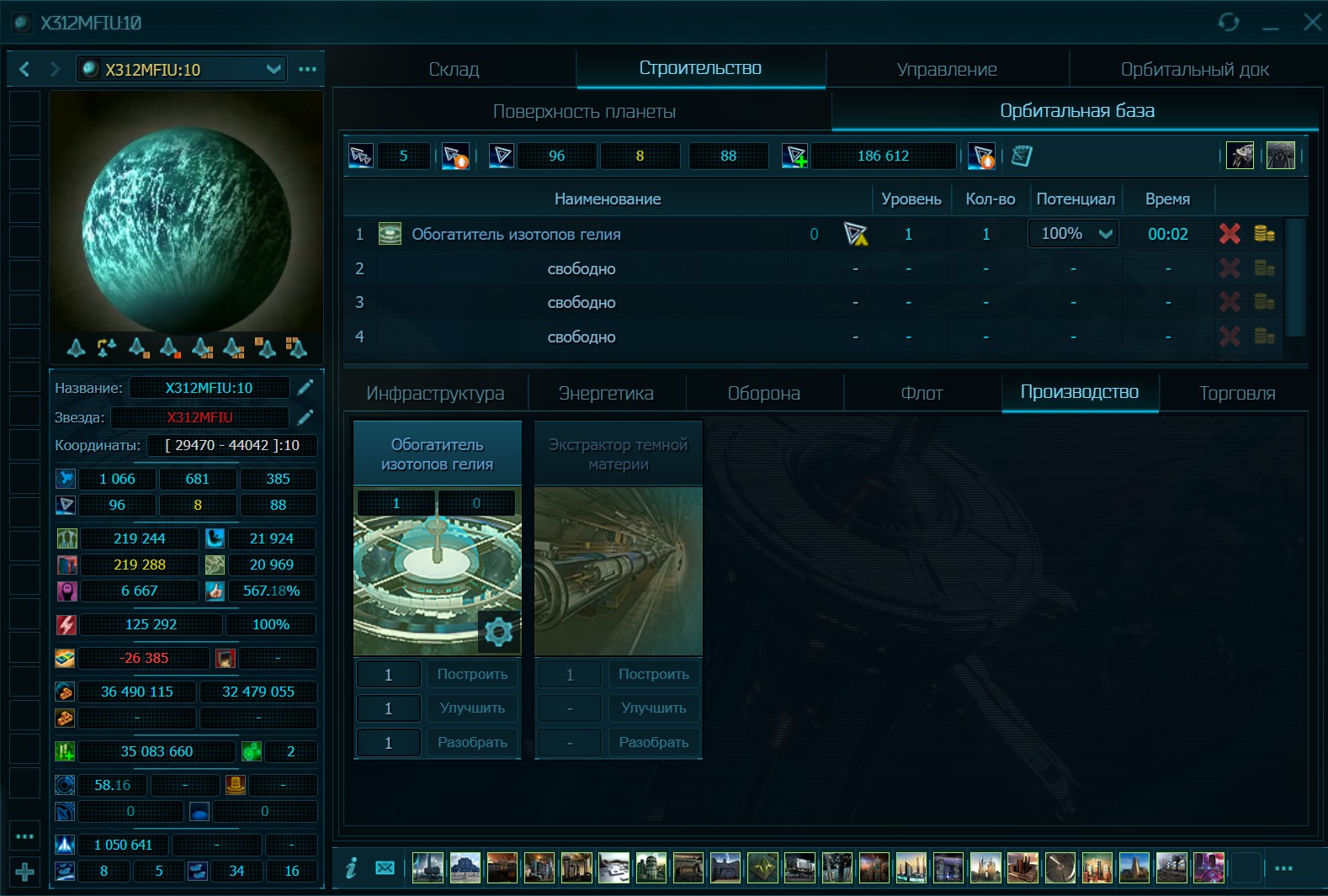
Task: Switch to the Склад tab
Action: 454,69
